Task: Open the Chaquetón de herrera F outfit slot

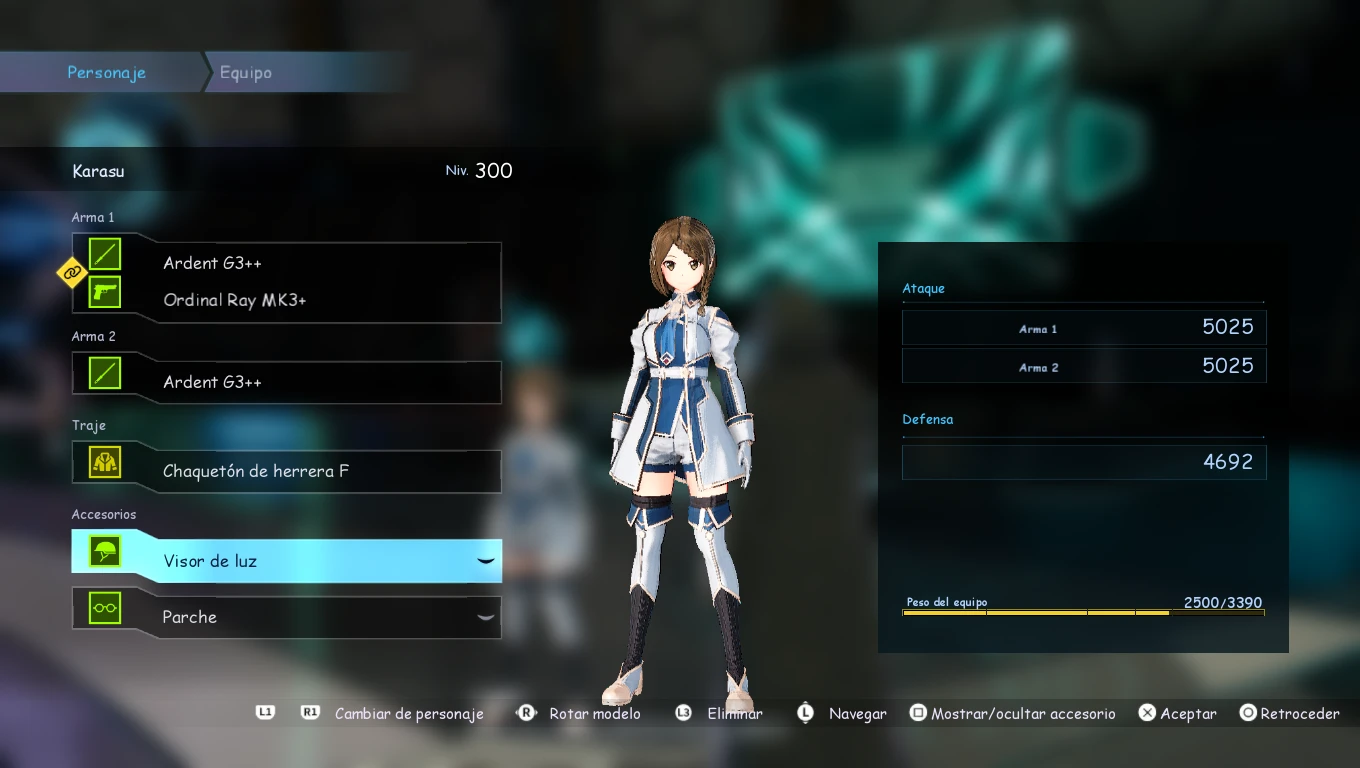Action: 286,471
